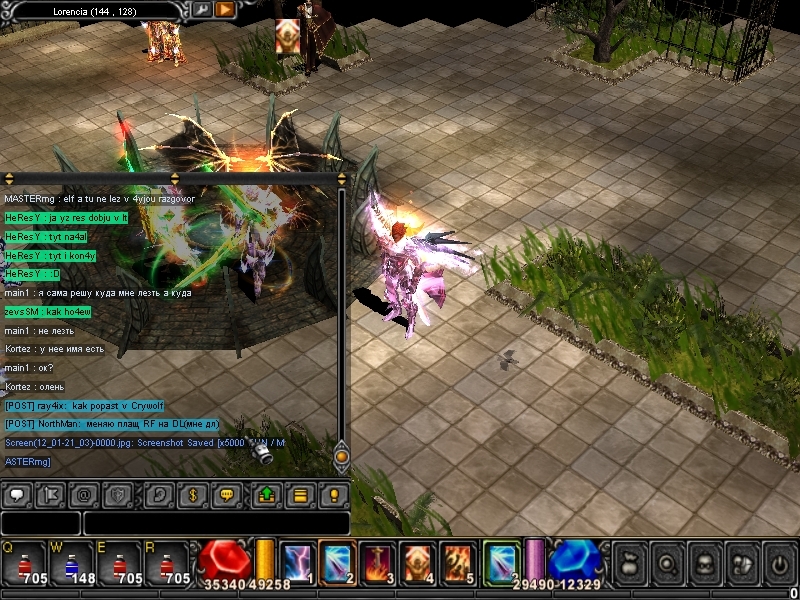The height and width of the screenshot is (600, 800).
Task: Click the green-framed active skill icon
Action: pos(500,561)
